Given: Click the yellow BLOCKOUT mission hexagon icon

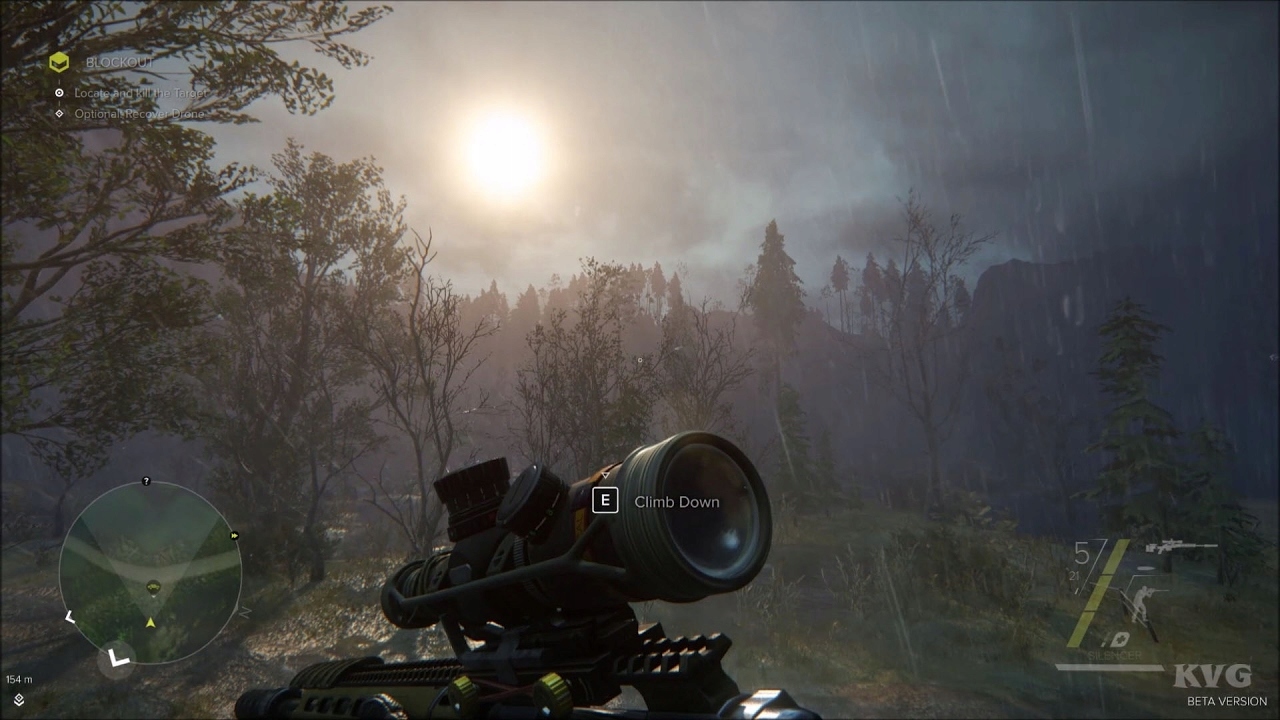Looking at the screenshot, I should 59,61.
